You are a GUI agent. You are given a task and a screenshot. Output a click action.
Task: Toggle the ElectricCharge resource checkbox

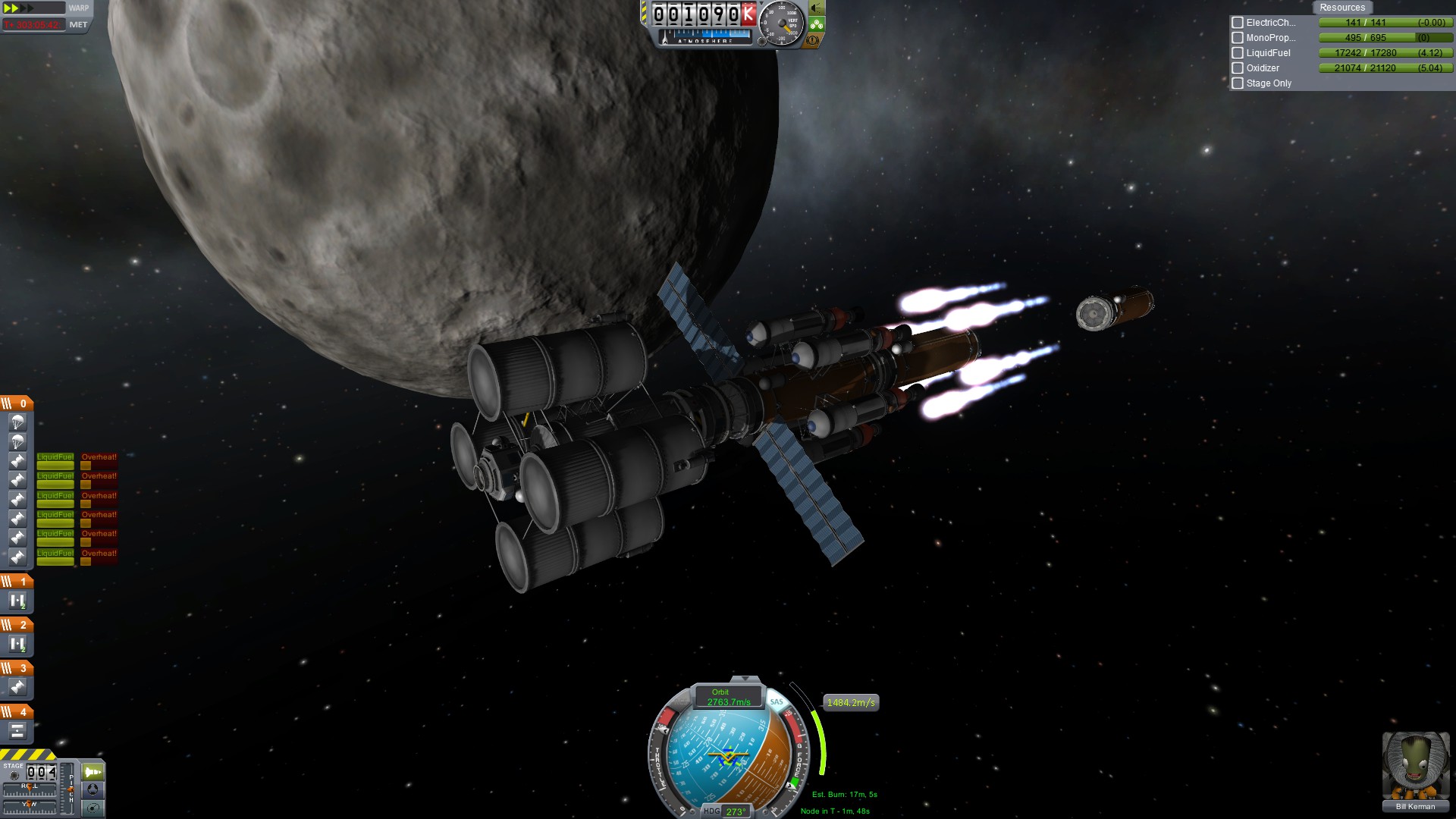point(1238,23)
